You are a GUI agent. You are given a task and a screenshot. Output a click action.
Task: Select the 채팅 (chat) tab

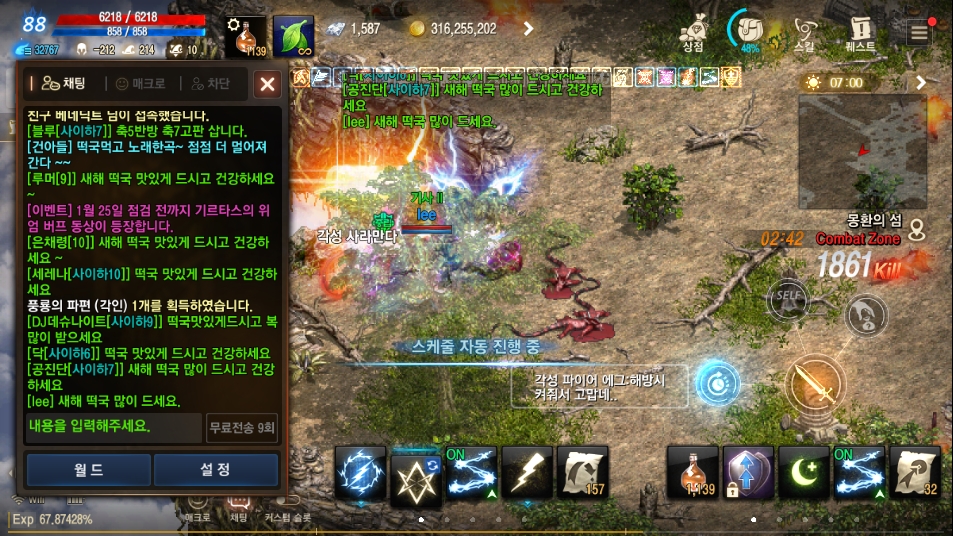tap(63, 85)
